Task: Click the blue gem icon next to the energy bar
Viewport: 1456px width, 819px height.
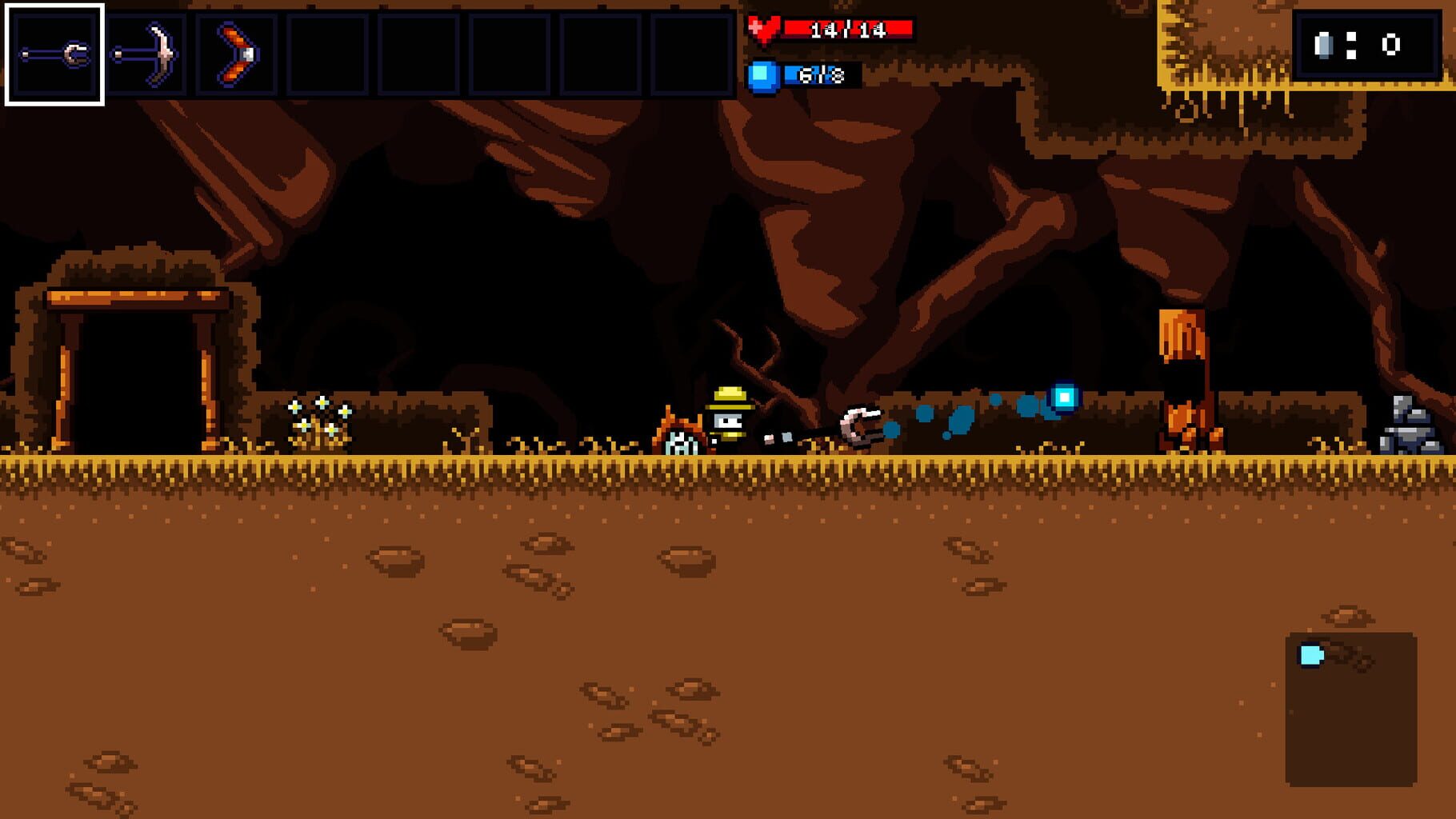Action: click(766, 75)
